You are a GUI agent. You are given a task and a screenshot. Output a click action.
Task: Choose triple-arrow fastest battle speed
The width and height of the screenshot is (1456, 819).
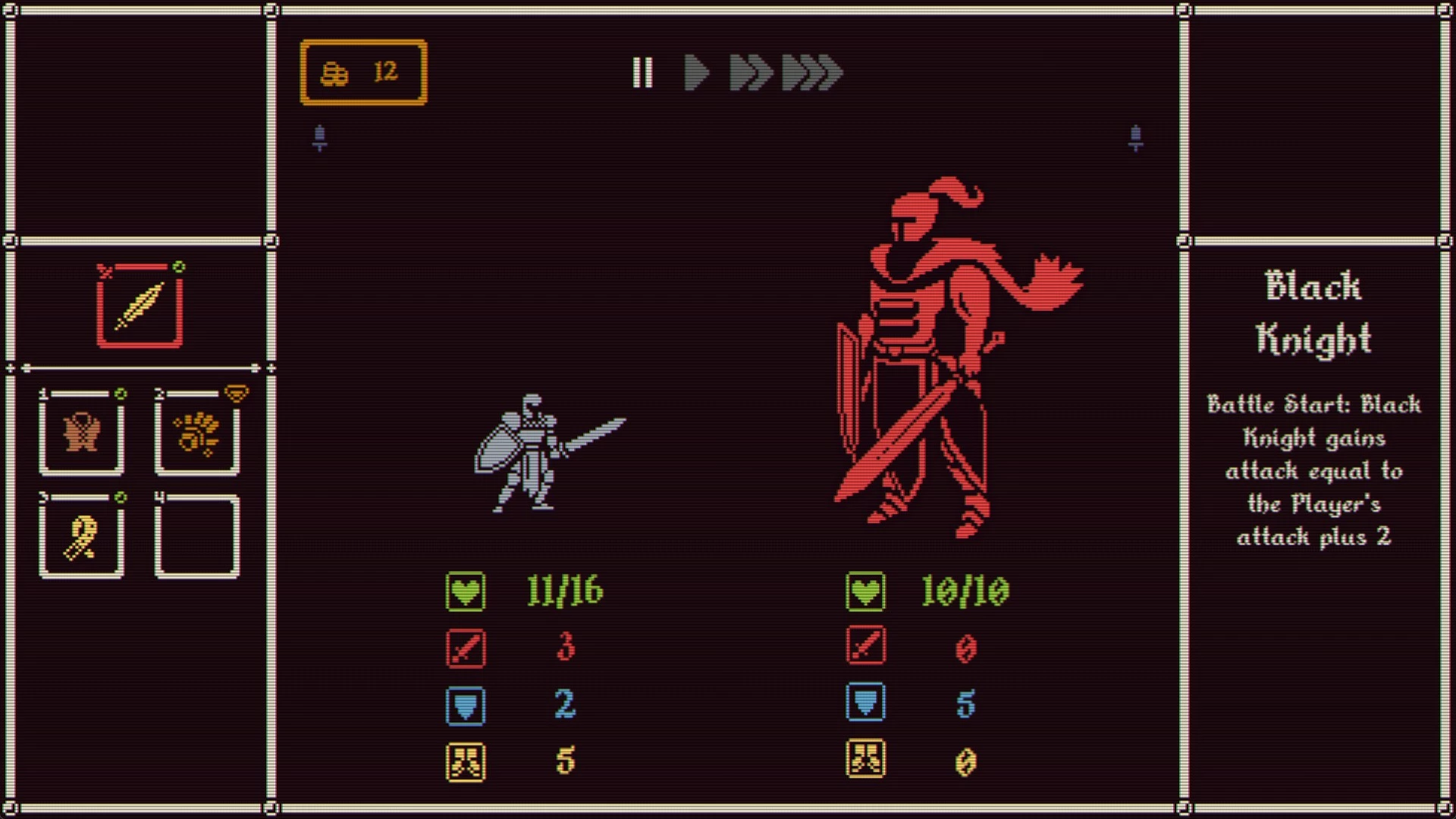point(812,73)
